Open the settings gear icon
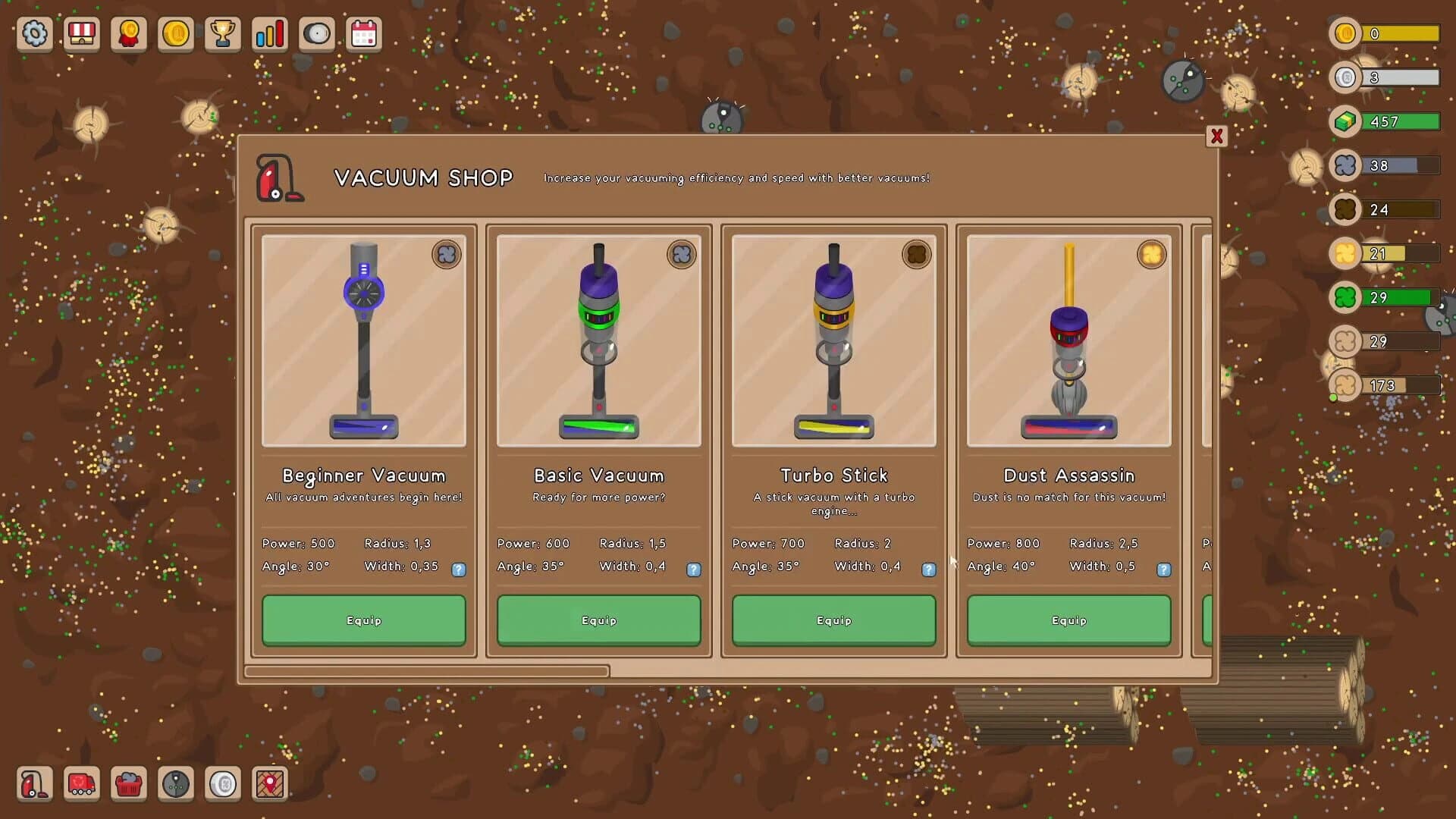 click(x=34, y=33)
